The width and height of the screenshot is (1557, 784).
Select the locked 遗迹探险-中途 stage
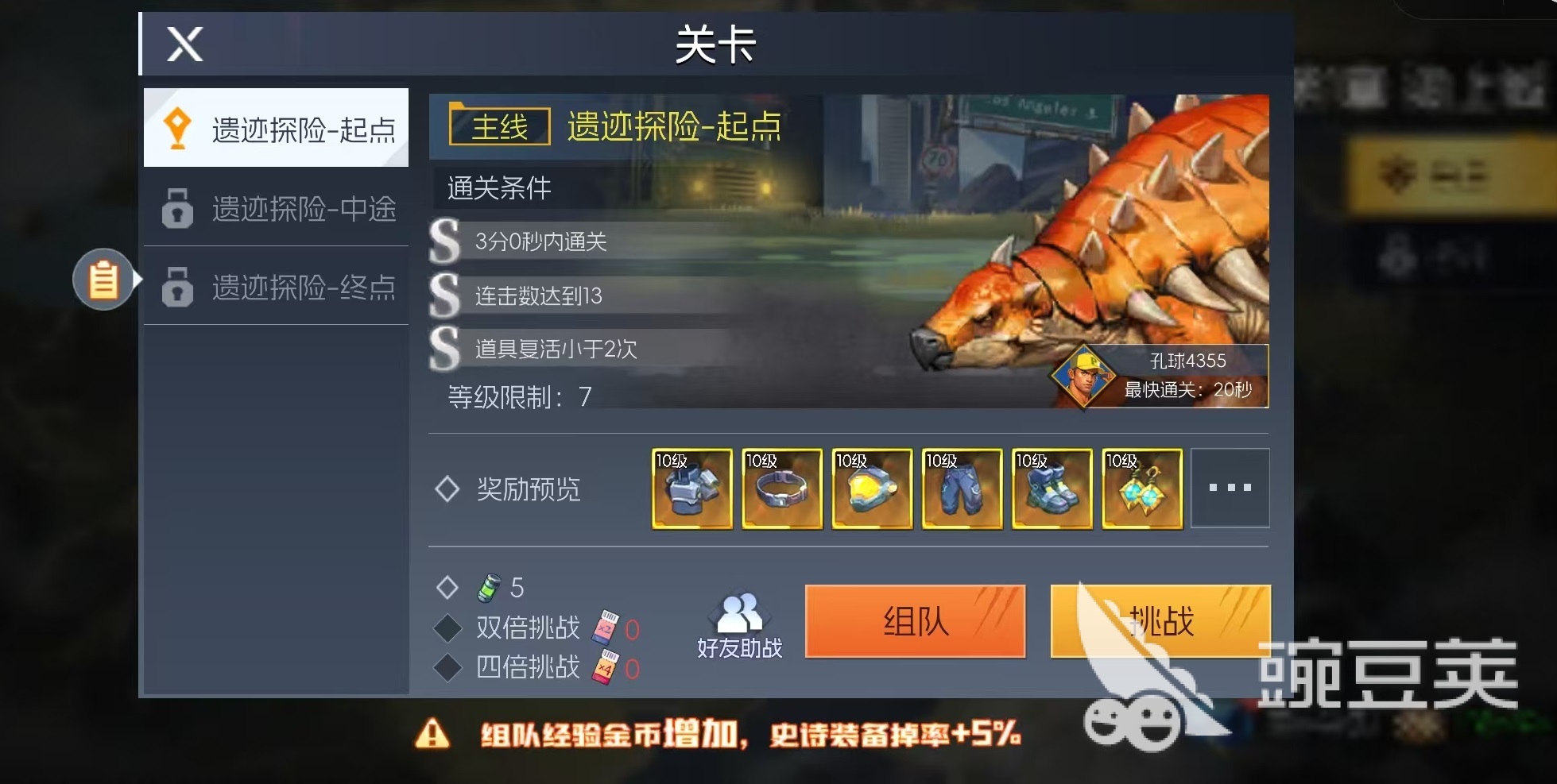(x=276, y=208)
